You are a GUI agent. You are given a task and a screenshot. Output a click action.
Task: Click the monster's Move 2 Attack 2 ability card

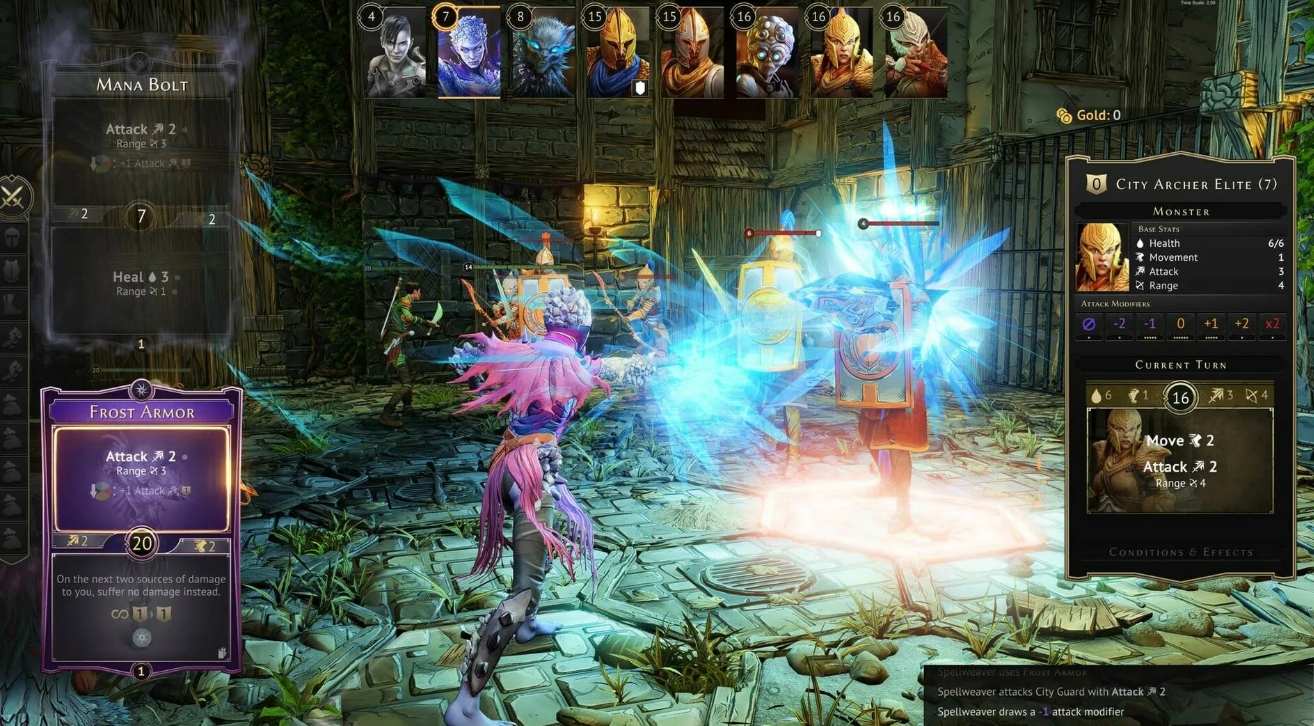click(x=1180, y=461)
